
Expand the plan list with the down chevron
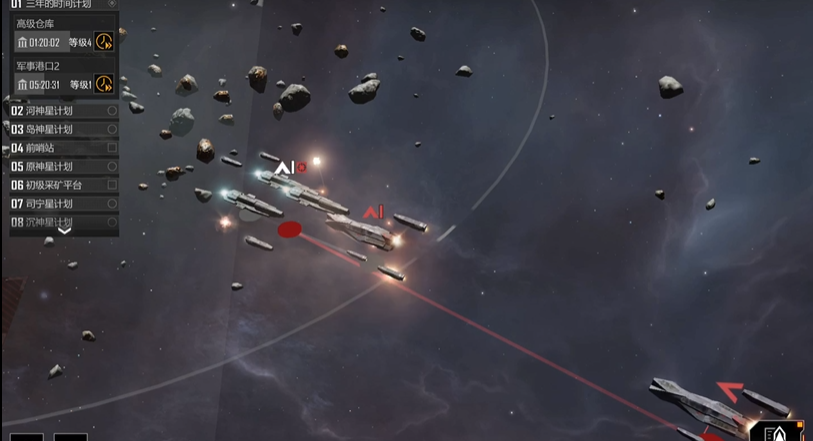(x=64, y=231)
